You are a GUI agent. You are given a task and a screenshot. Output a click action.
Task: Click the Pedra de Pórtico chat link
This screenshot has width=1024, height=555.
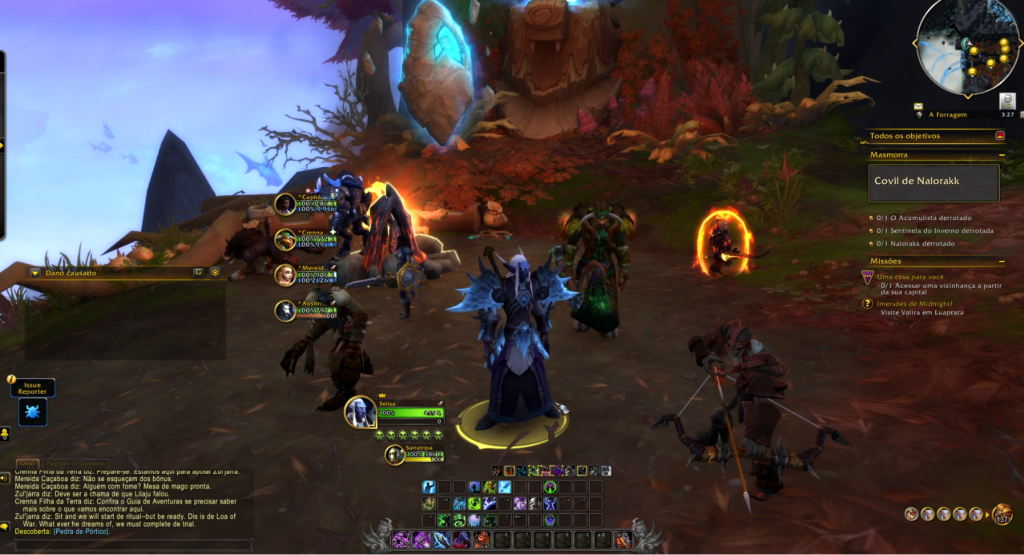click(81, 531)
